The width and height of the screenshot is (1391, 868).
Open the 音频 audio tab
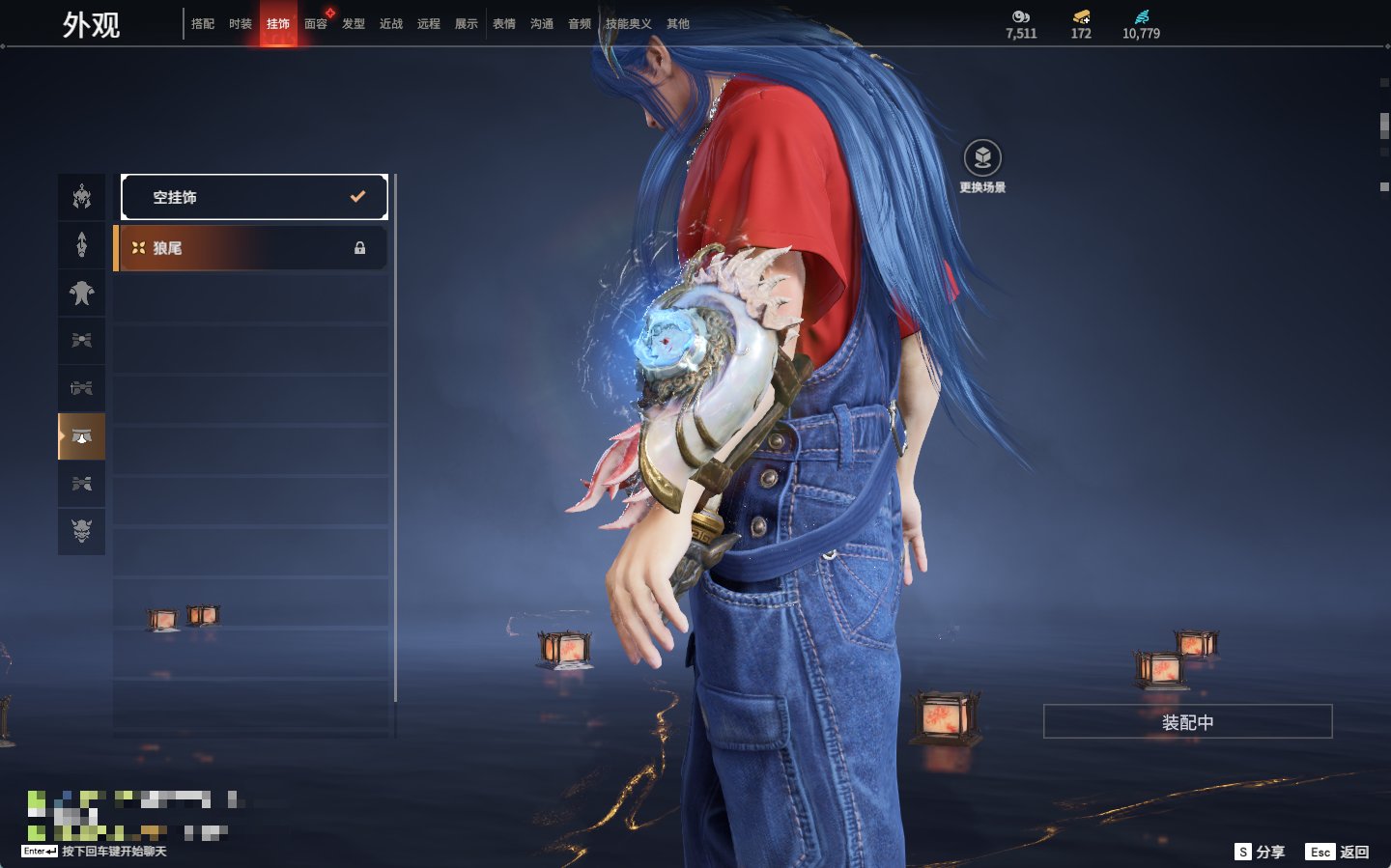[580, 24]
